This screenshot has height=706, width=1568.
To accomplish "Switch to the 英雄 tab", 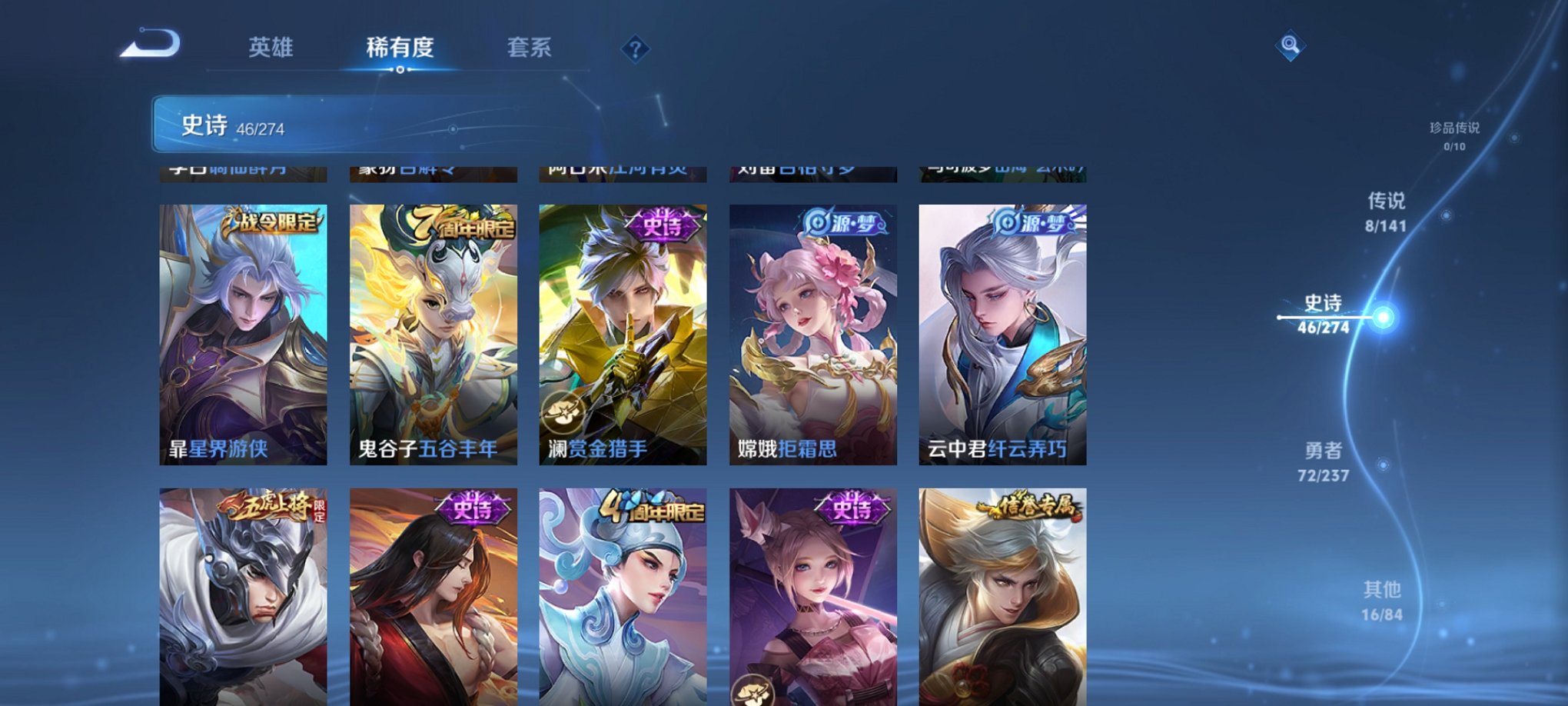I will pyautogui.click(x=269, y=48).
